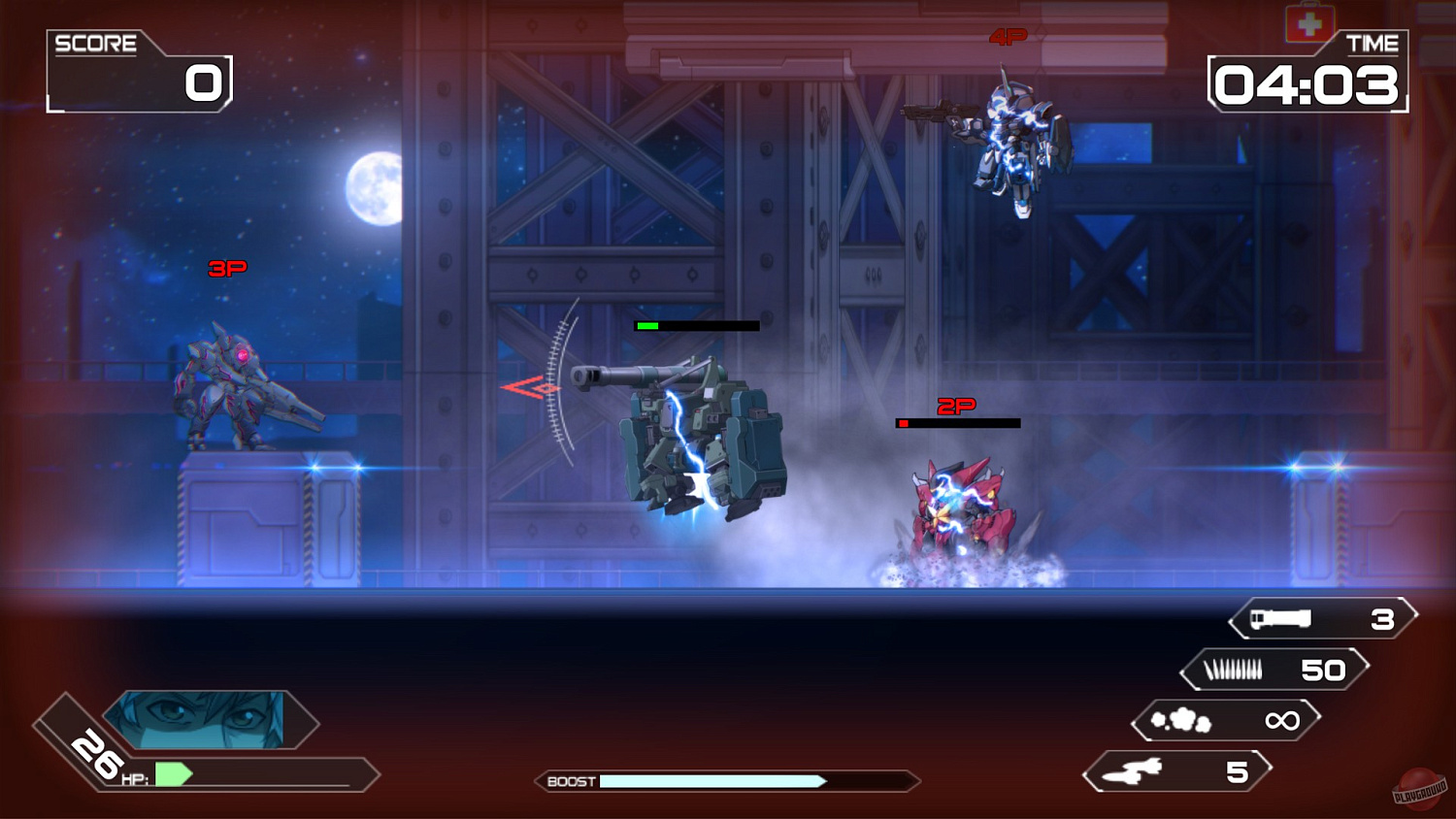Viewport: 1456px width, 819px height.
Task: Click the green HP bar fill
Action: click(173, 773)
